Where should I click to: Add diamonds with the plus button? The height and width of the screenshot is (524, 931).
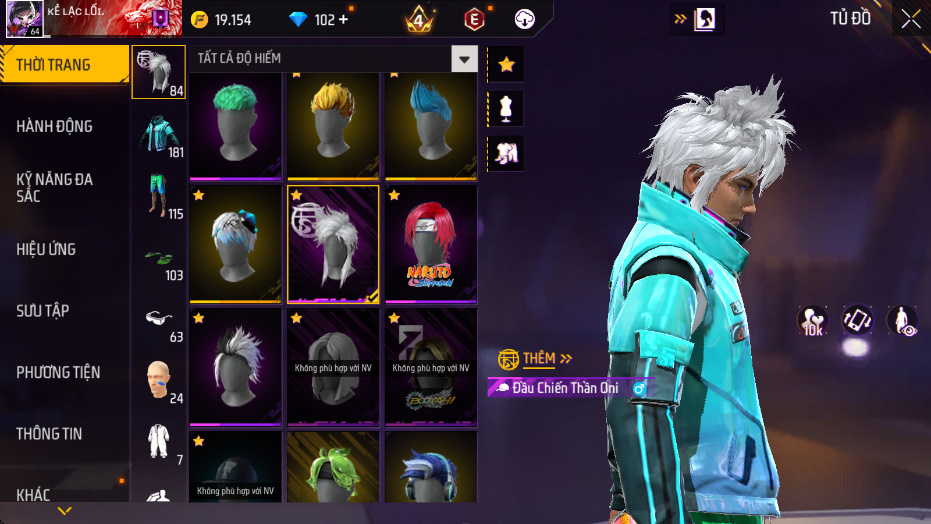point(344,20)
